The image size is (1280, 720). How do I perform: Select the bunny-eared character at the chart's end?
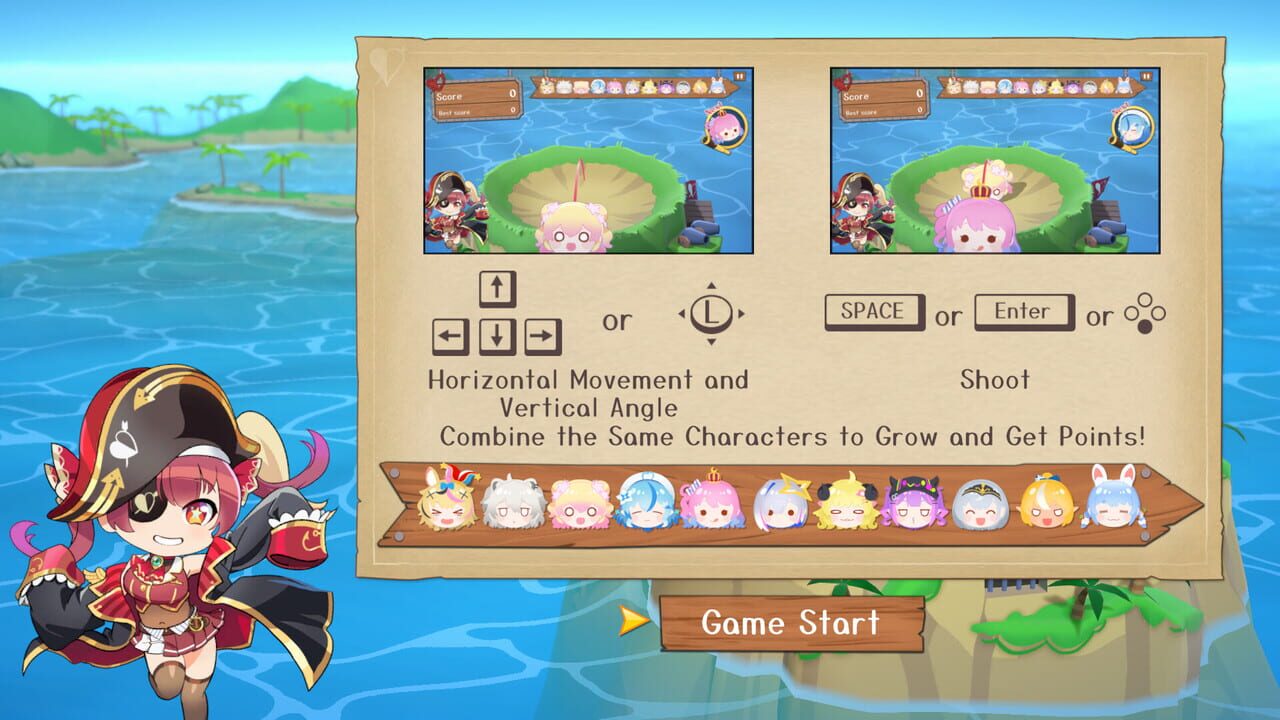[1115, 503]
